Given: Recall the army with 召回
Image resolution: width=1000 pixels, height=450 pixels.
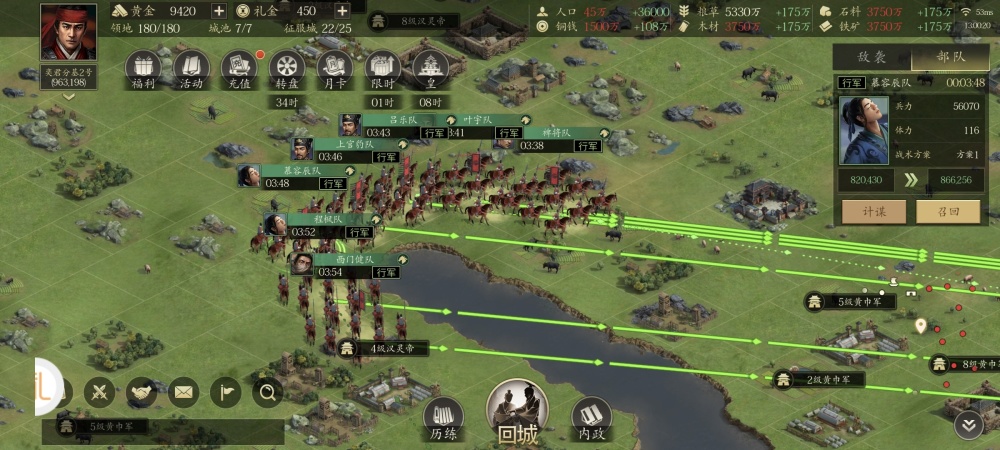Looking at the screenshot, I should pos(950,211).
